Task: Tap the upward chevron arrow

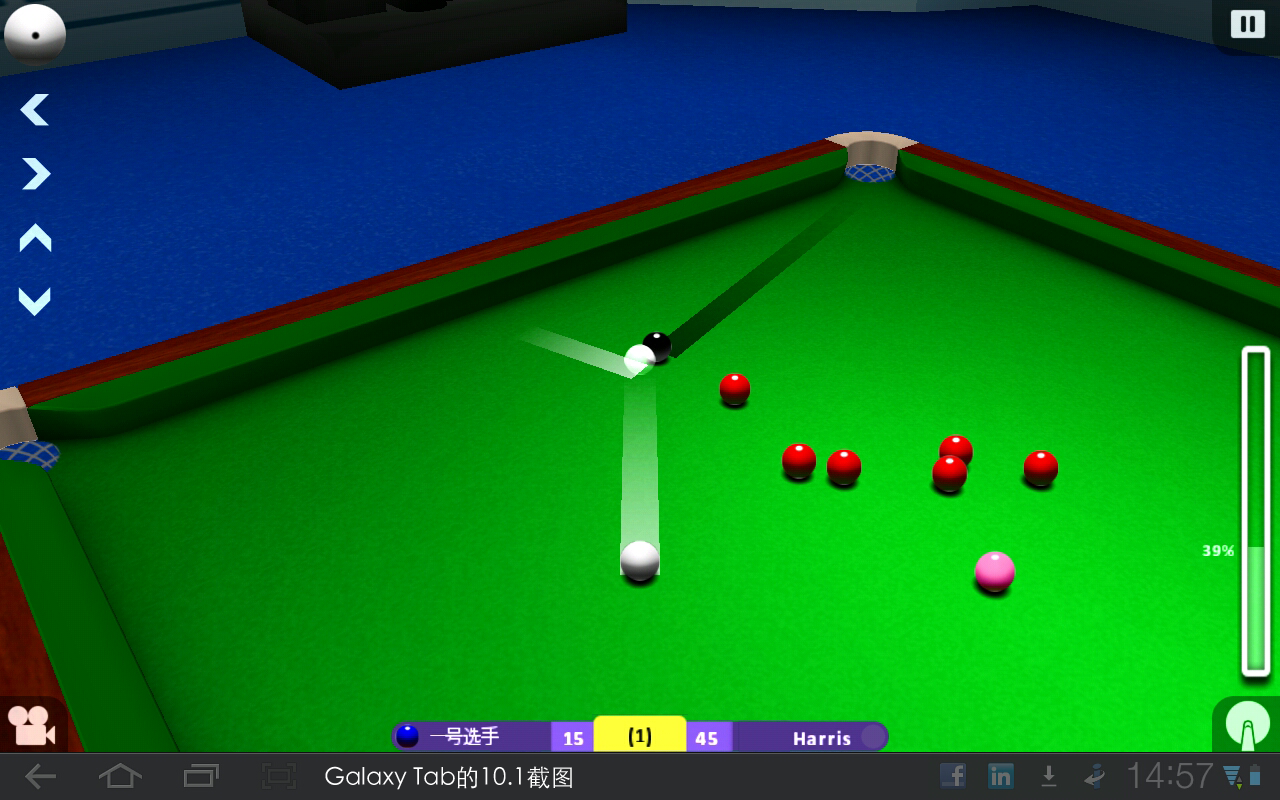Action: (x=33, y=240)
